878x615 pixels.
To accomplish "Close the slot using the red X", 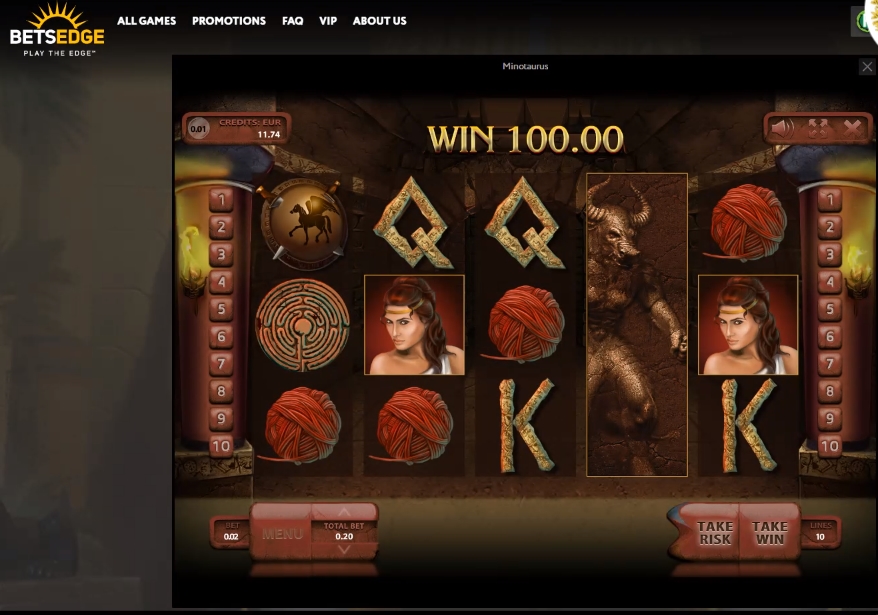I will pos(852,127).
